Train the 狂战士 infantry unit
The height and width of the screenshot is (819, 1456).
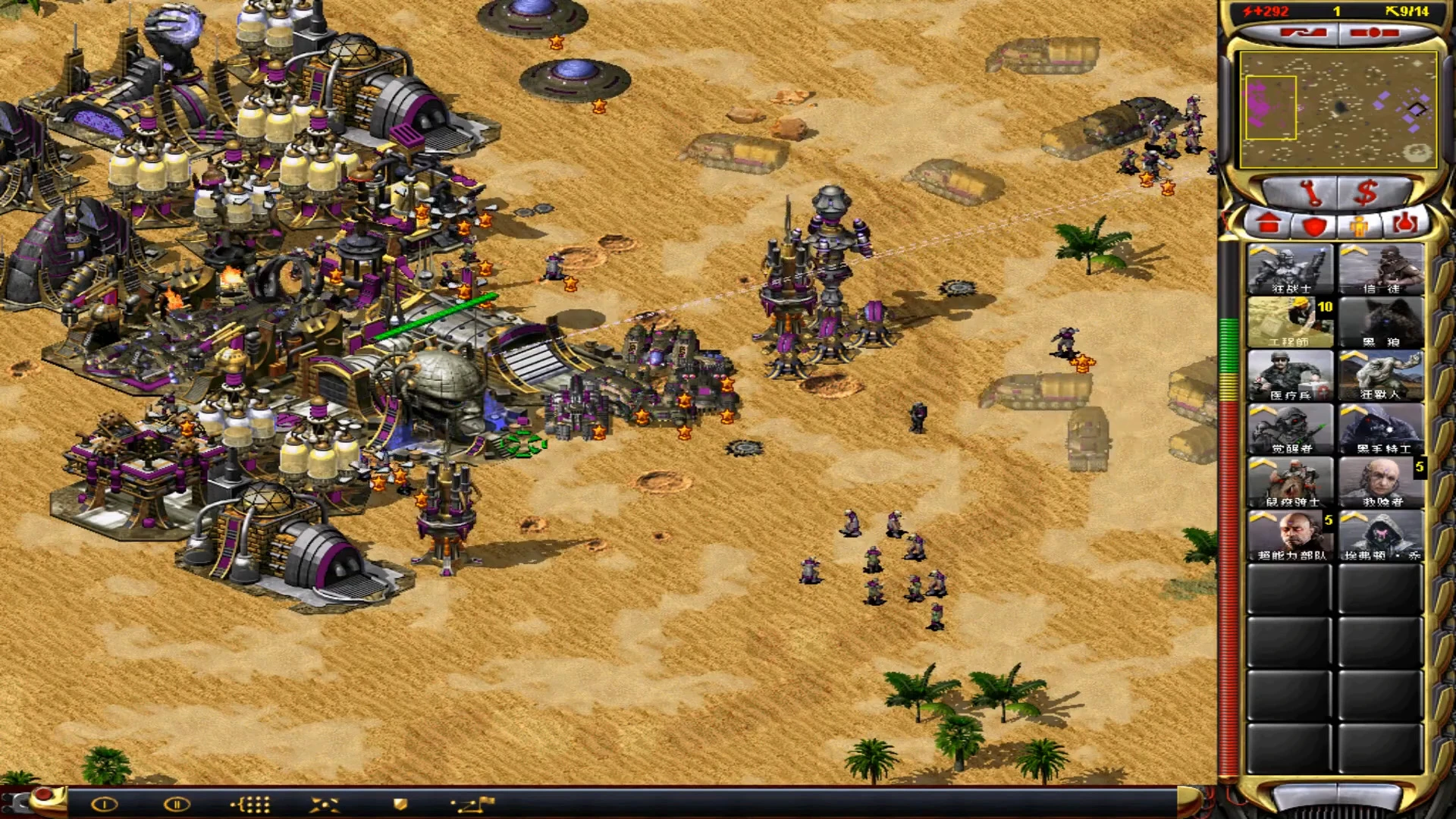(x=1290, y=269)
